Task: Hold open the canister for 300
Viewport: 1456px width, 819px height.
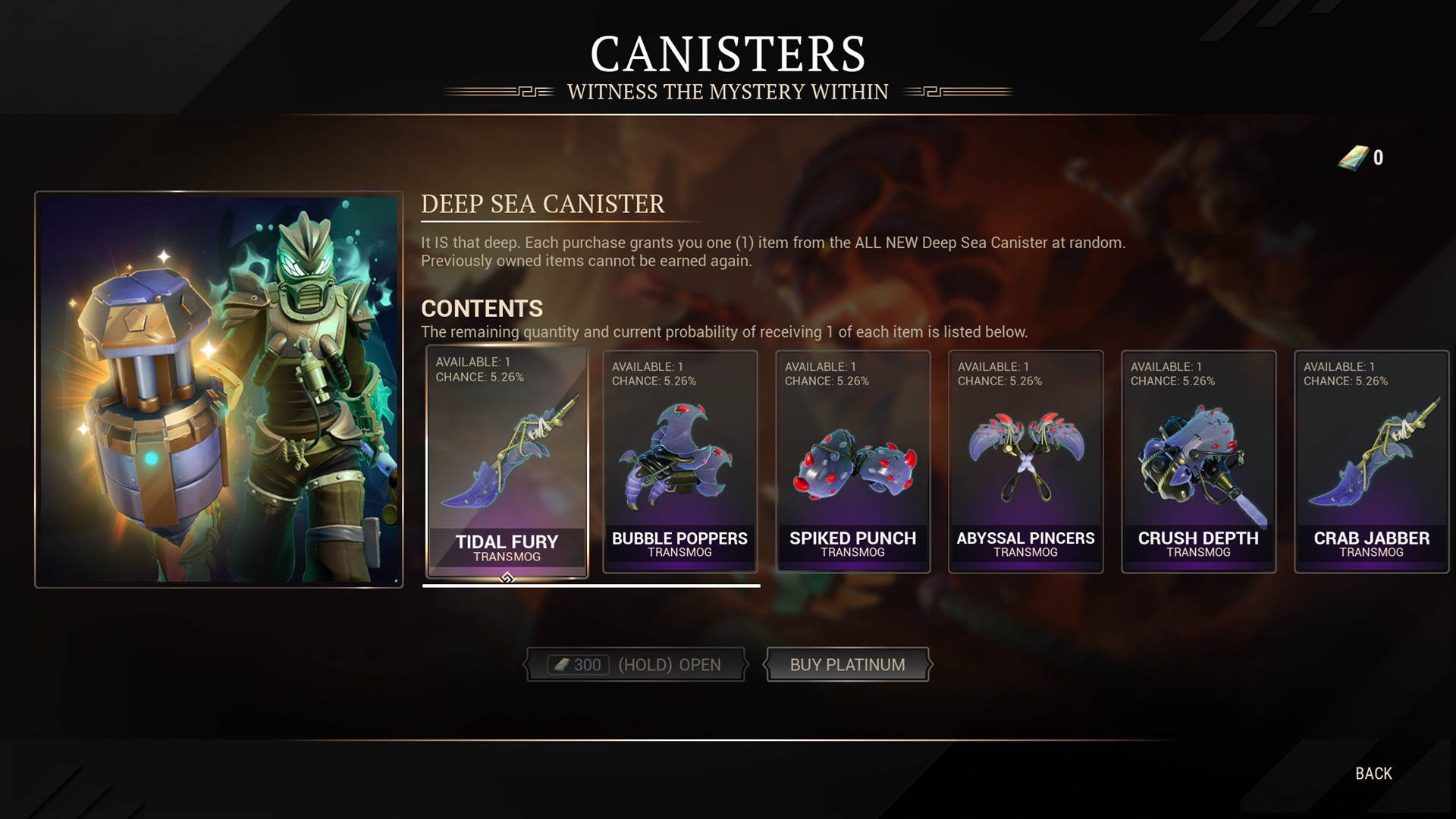Action: click(x=635, y=665)
